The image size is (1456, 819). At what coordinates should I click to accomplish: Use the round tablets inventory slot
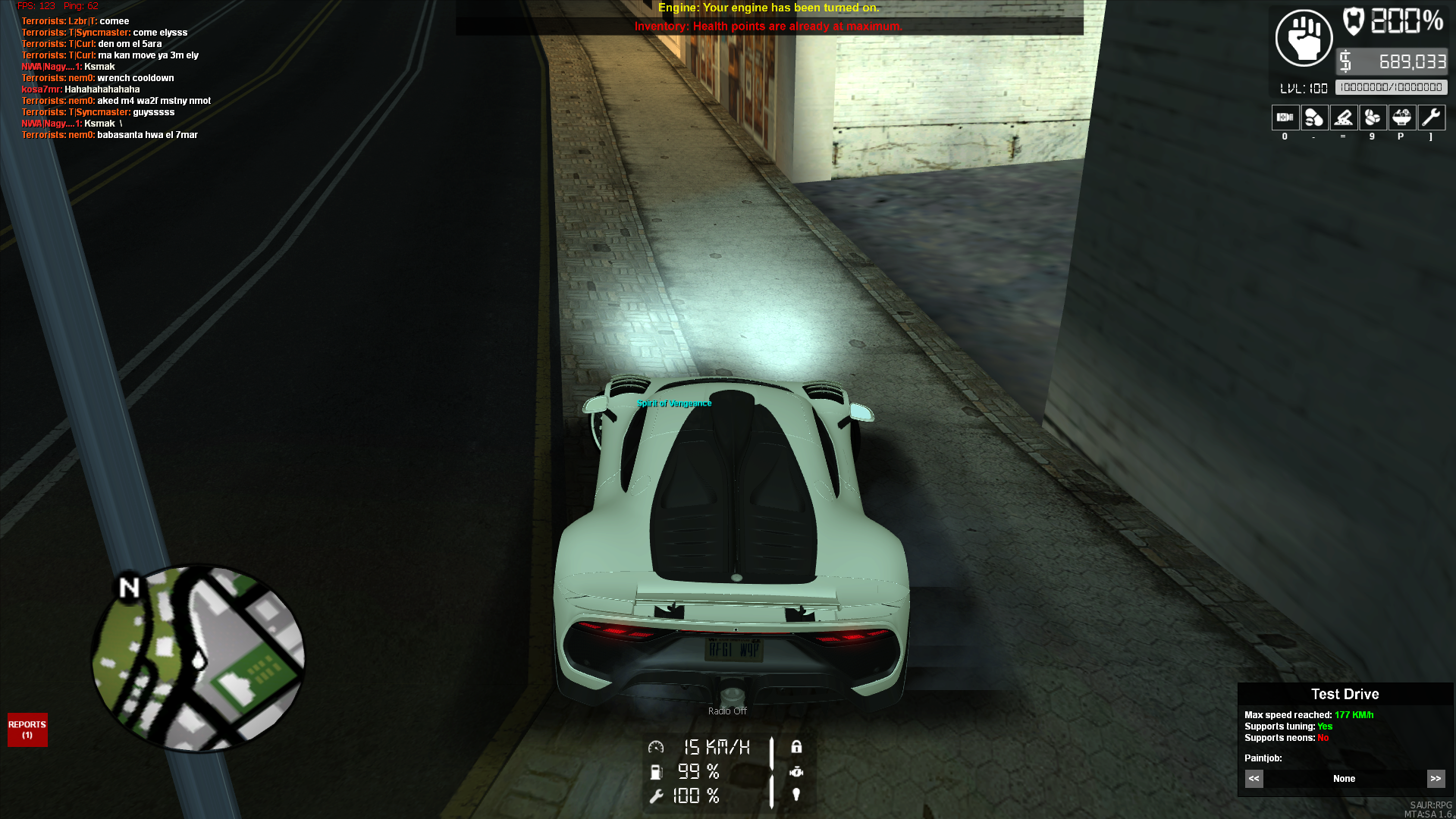(x=1373, y=118)
